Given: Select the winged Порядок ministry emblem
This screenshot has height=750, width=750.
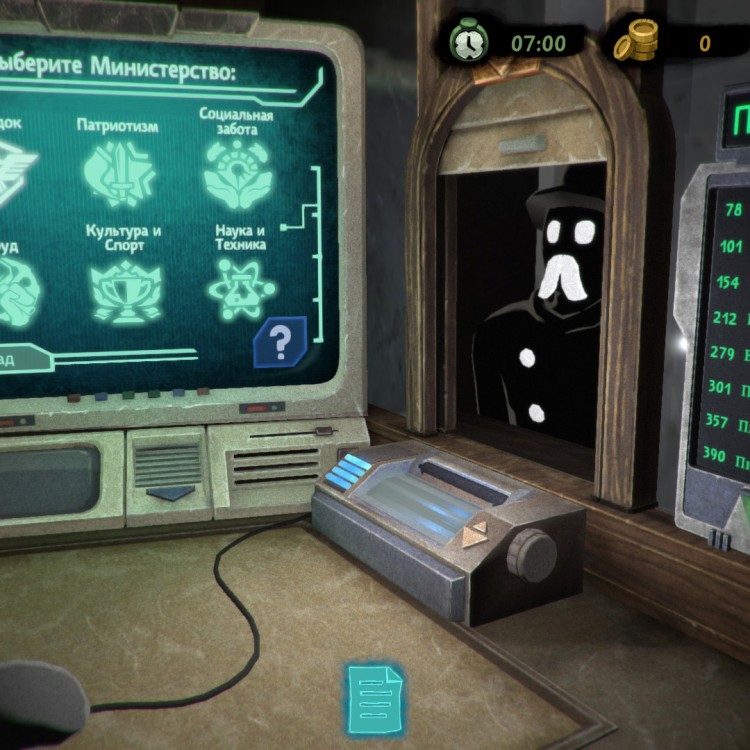Looking at the screenshot, I should click(15, 170).
